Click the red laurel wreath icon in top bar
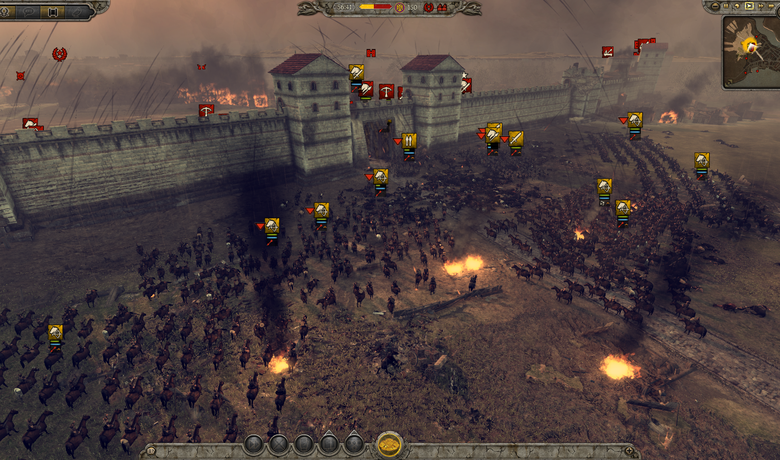 (x=429, y=7)
